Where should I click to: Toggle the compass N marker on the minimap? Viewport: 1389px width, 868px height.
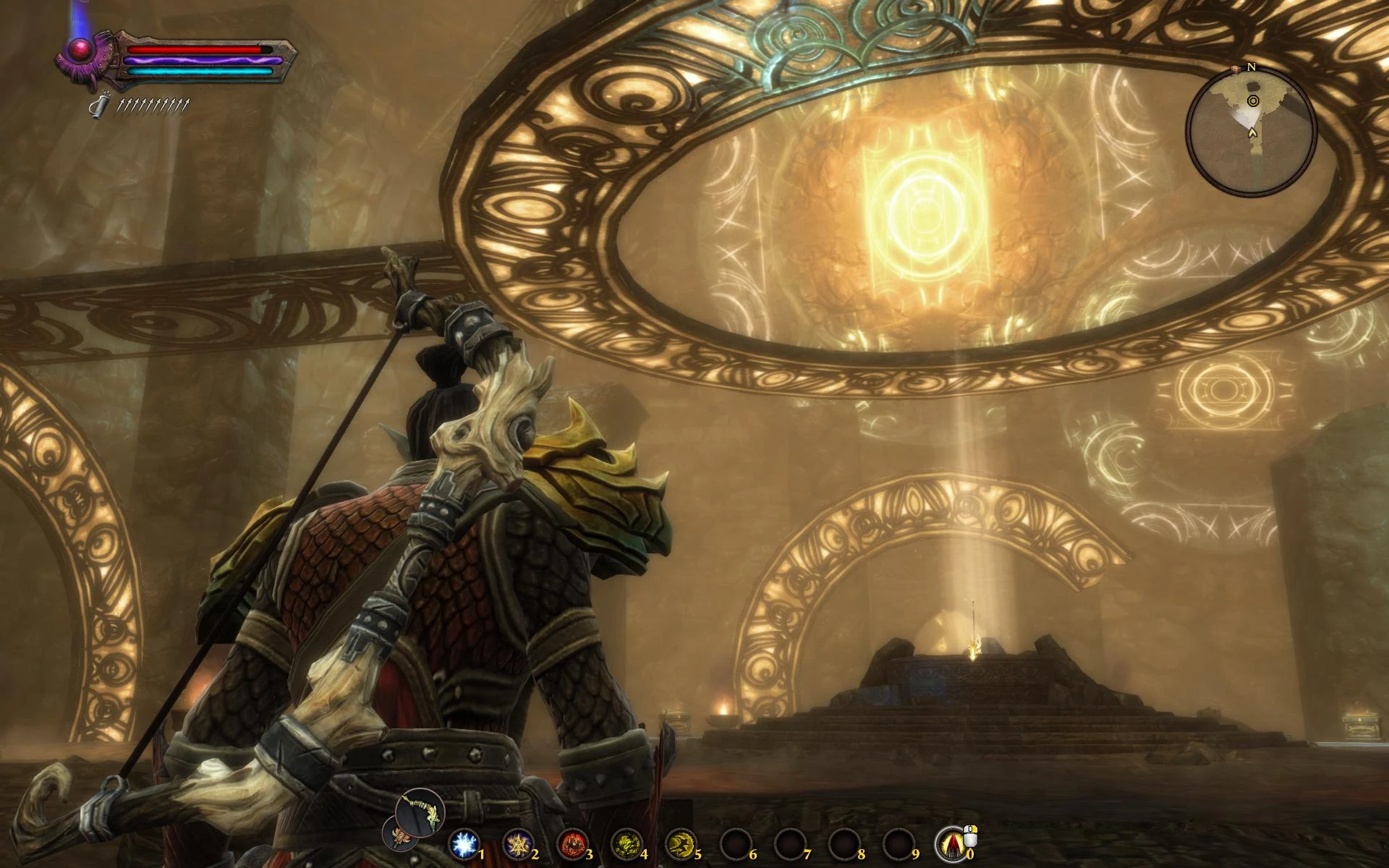point(1252,67)
